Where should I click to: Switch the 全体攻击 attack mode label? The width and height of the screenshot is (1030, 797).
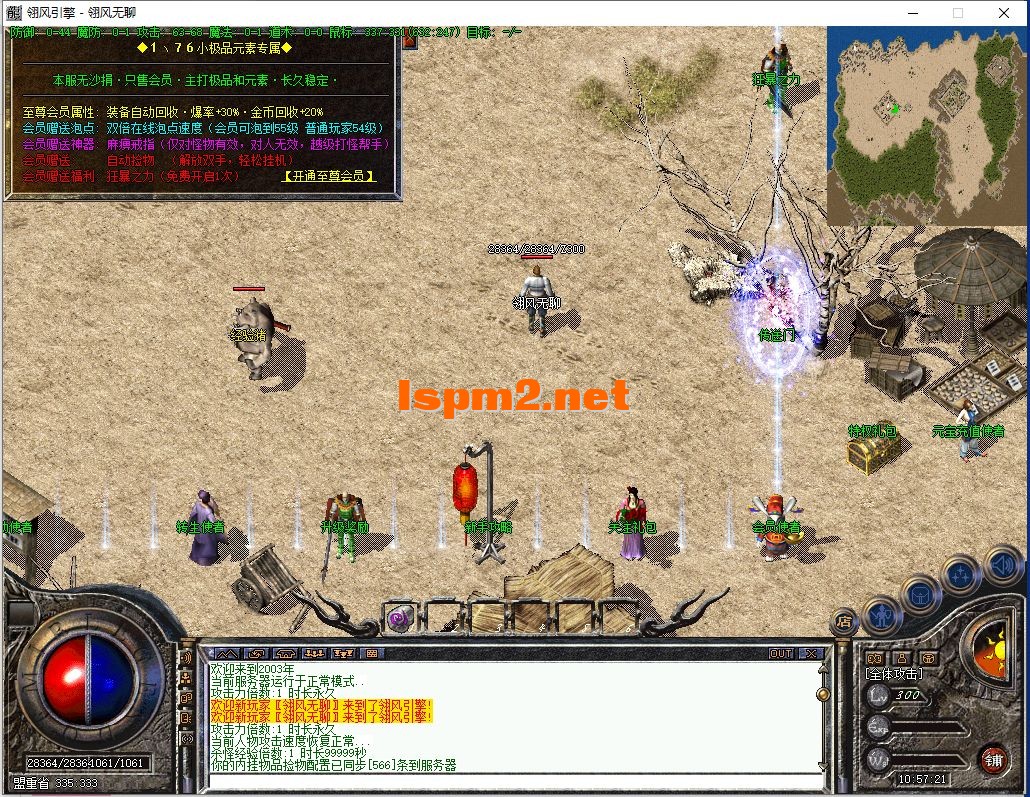point(895,675)
